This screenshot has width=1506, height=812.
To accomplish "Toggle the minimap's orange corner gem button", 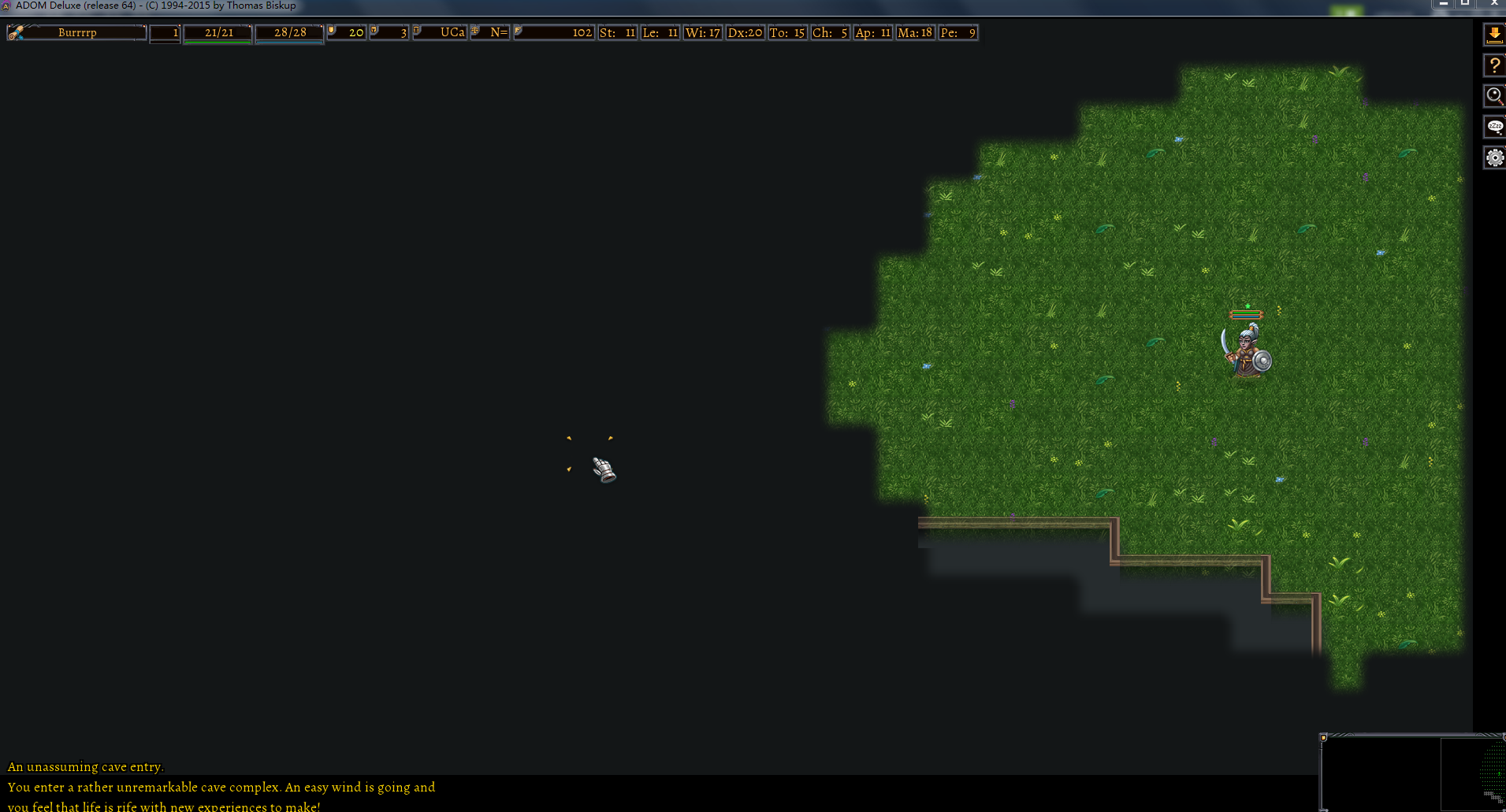I will [1324, 738].
